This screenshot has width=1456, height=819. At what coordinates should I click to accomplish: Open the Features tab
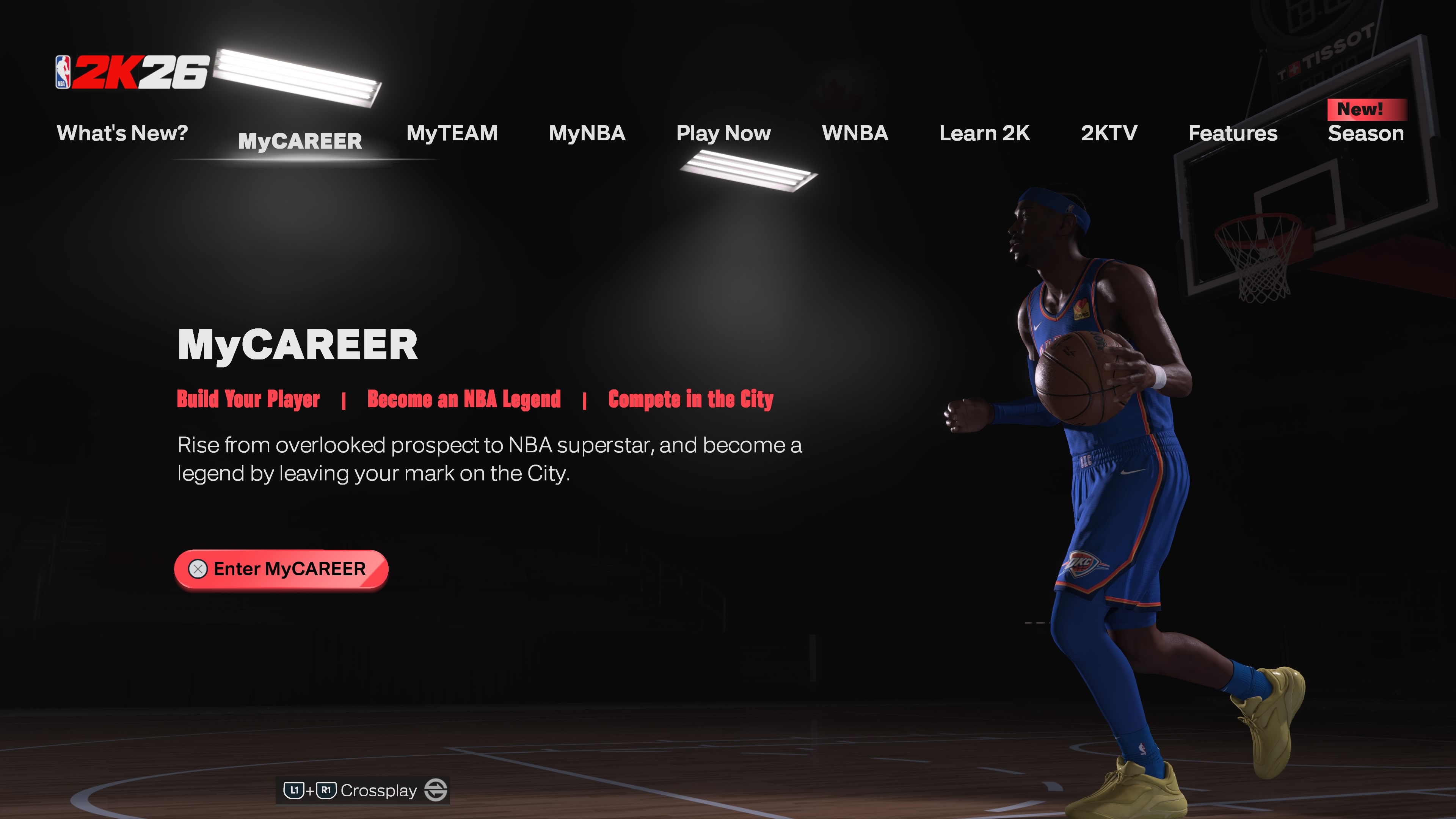[1233, 133]
